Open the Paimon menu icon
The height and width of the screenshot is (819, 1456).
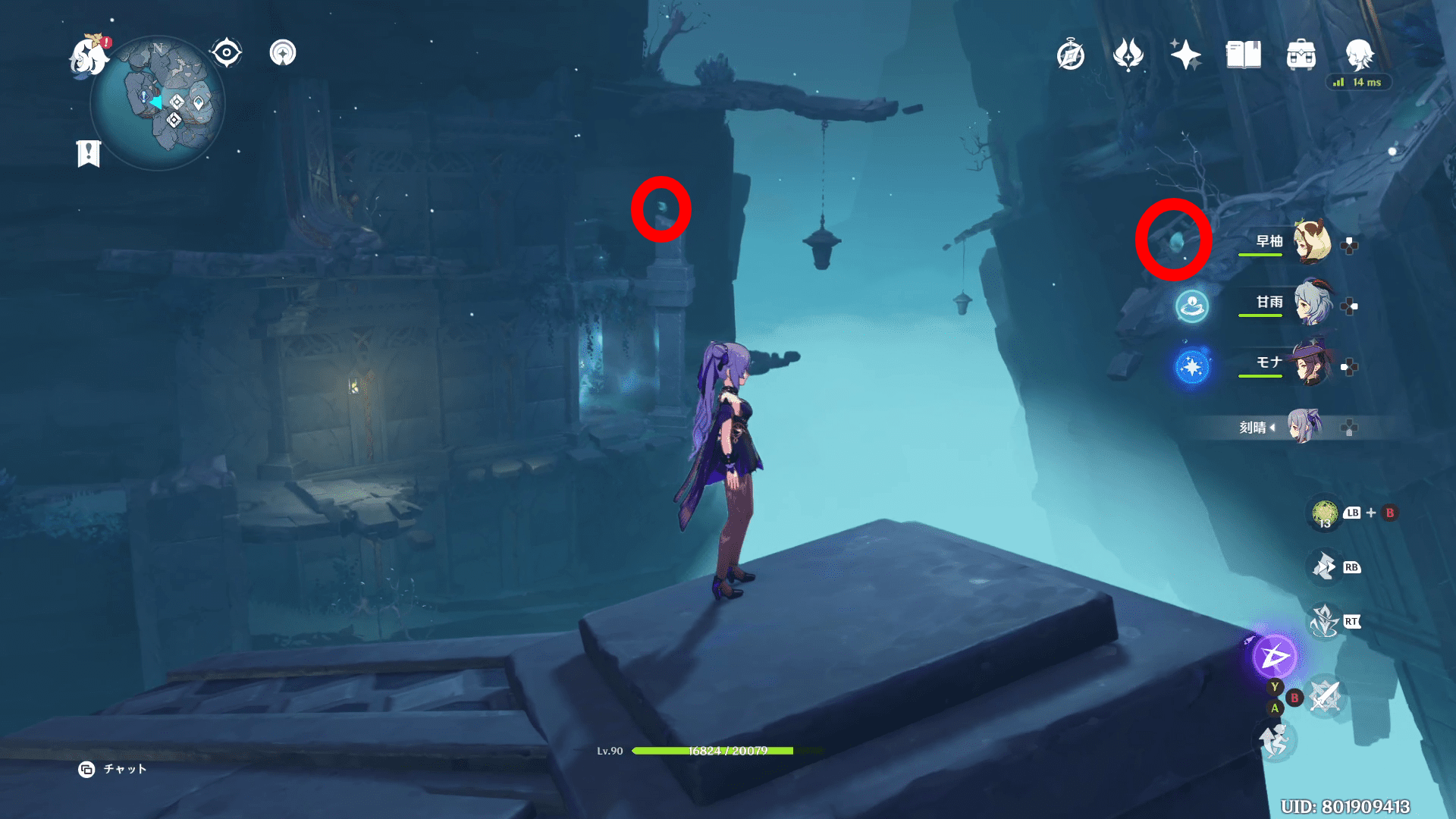[89, 57]
